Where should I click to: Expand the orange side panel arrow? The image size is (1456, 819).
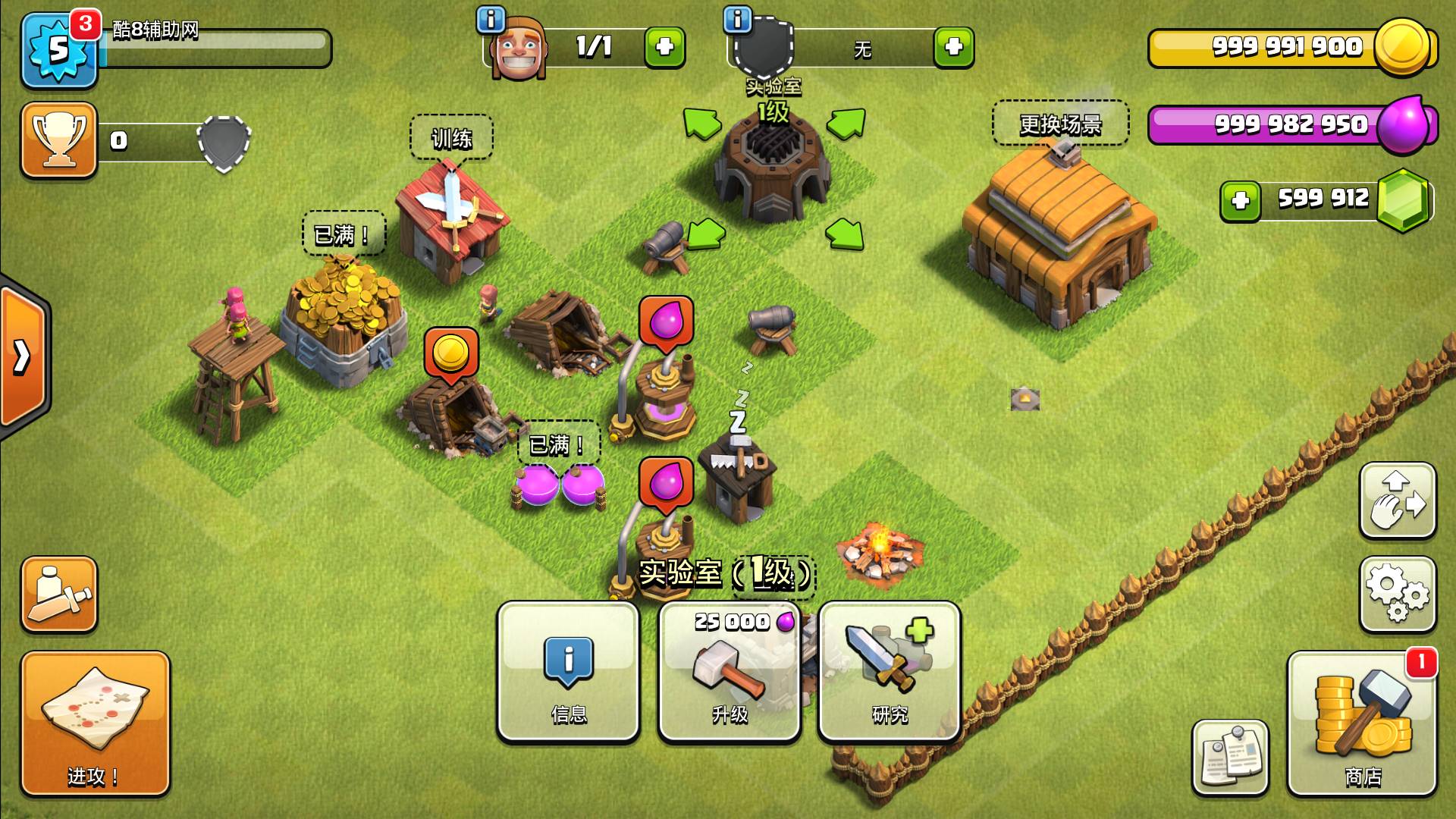[23, 356]
